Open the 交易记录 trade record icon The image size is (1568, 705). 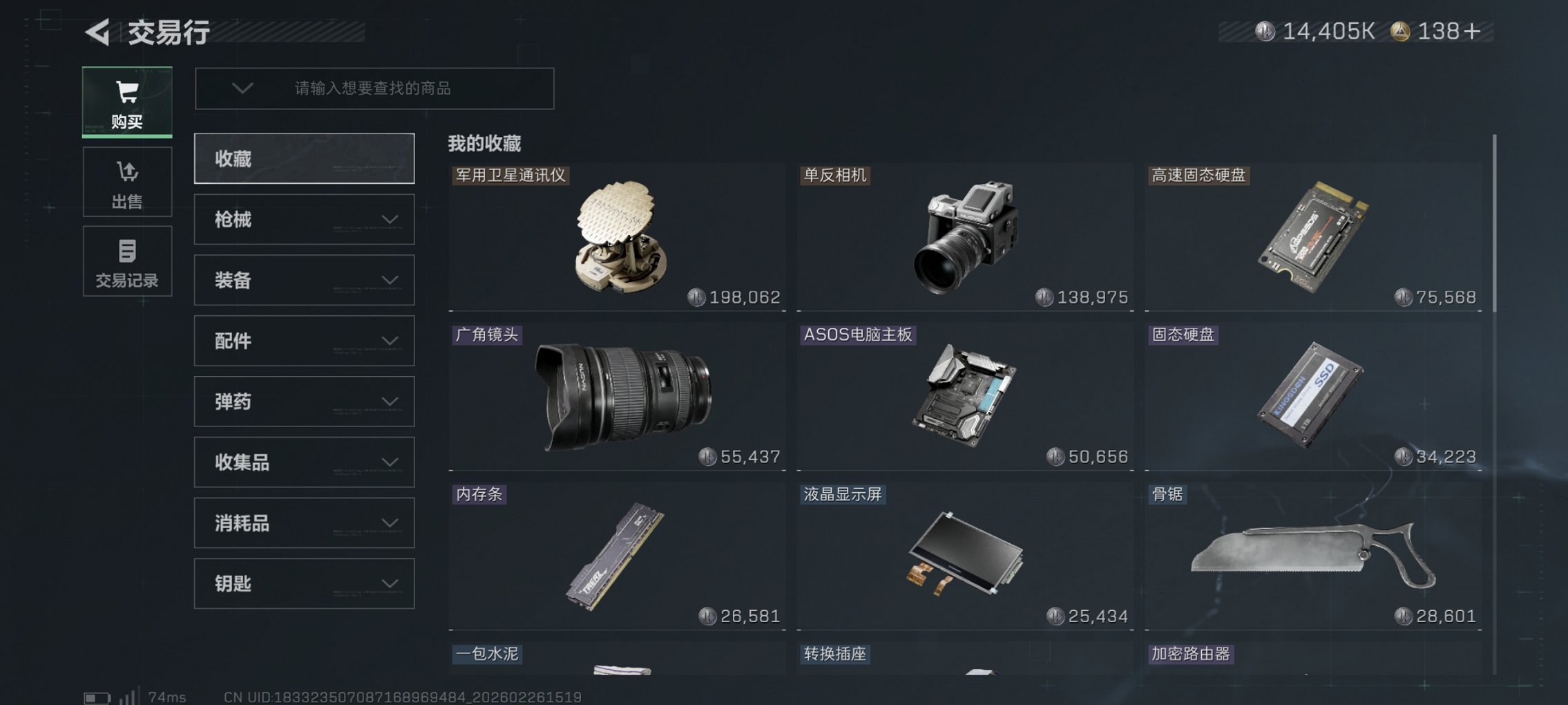click(x=127, y=261)
